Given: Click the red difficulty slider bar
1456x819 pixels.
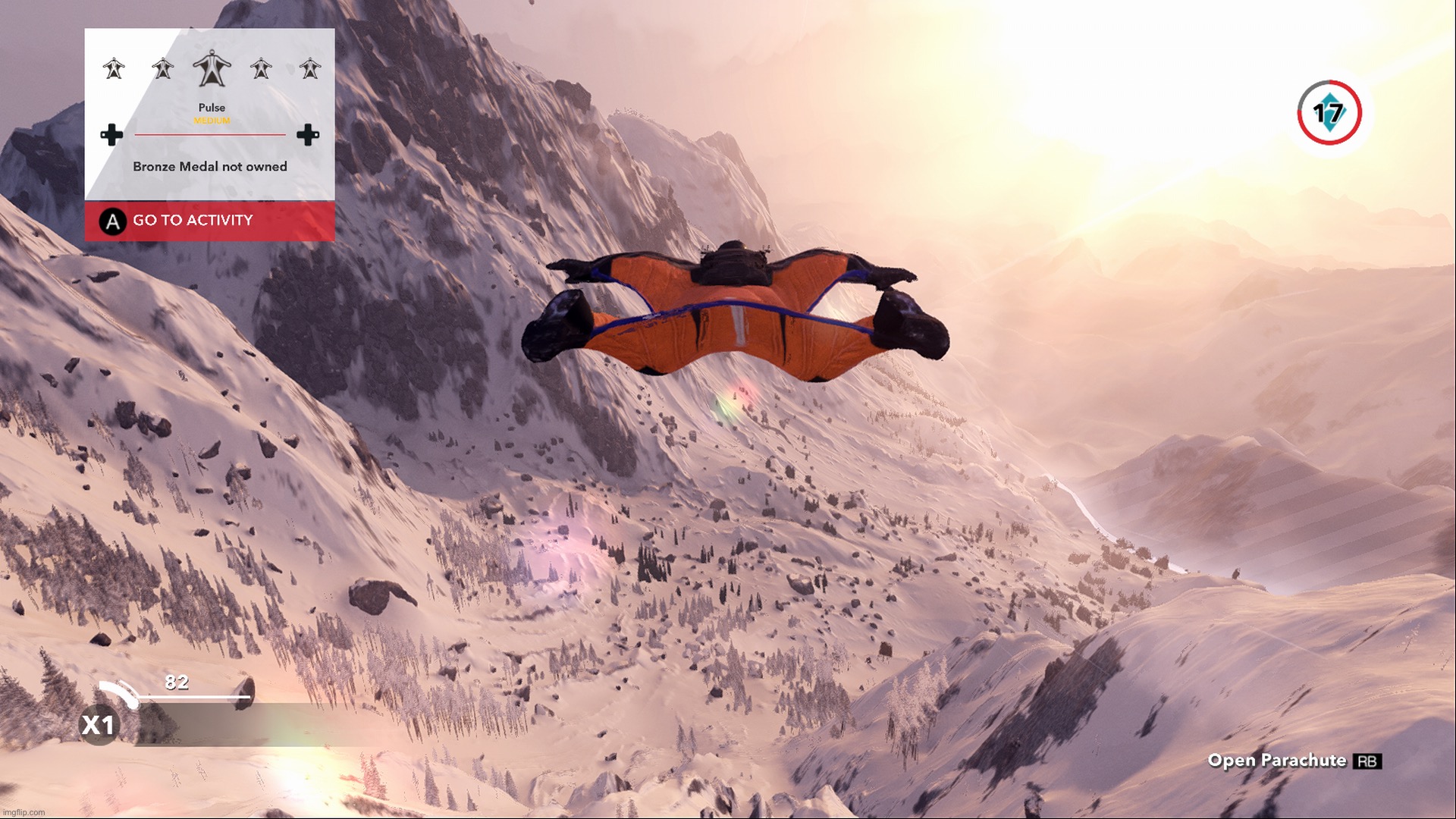Looking at the screenshot, I should point(210,136).
